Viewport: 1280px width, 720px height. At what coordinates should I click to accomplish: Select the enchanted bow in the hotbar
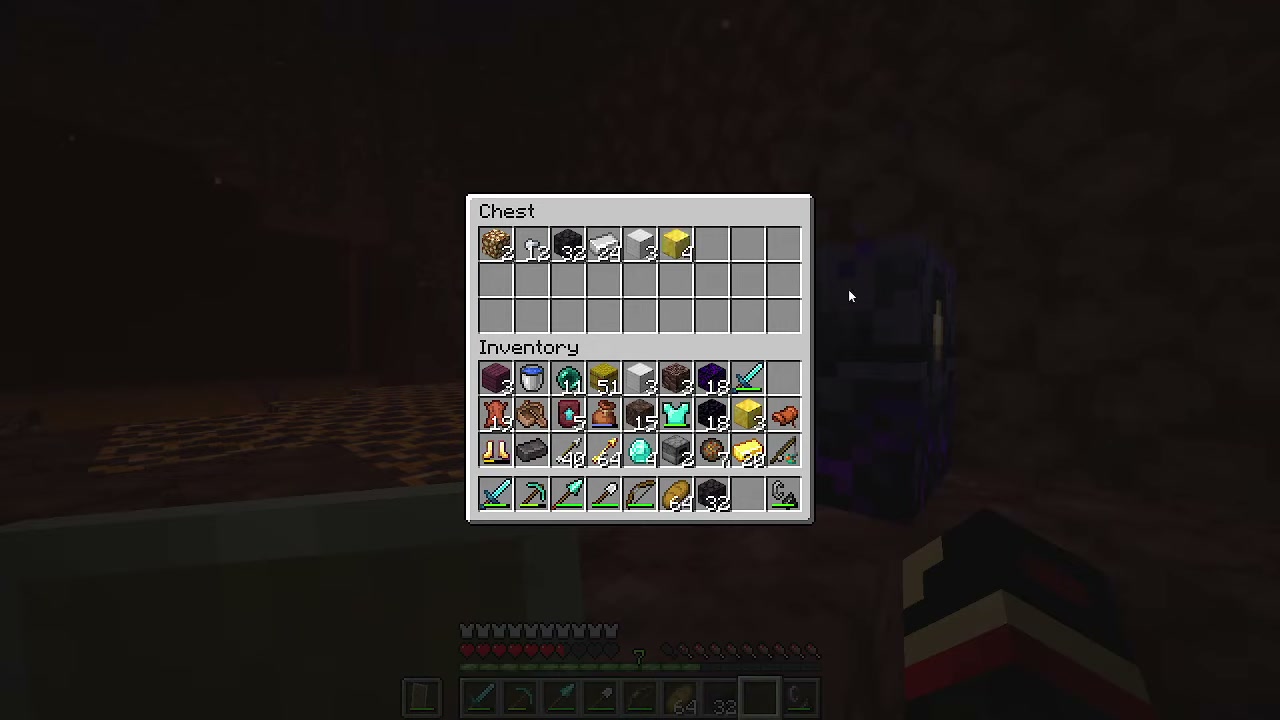(x=640, y=494)
